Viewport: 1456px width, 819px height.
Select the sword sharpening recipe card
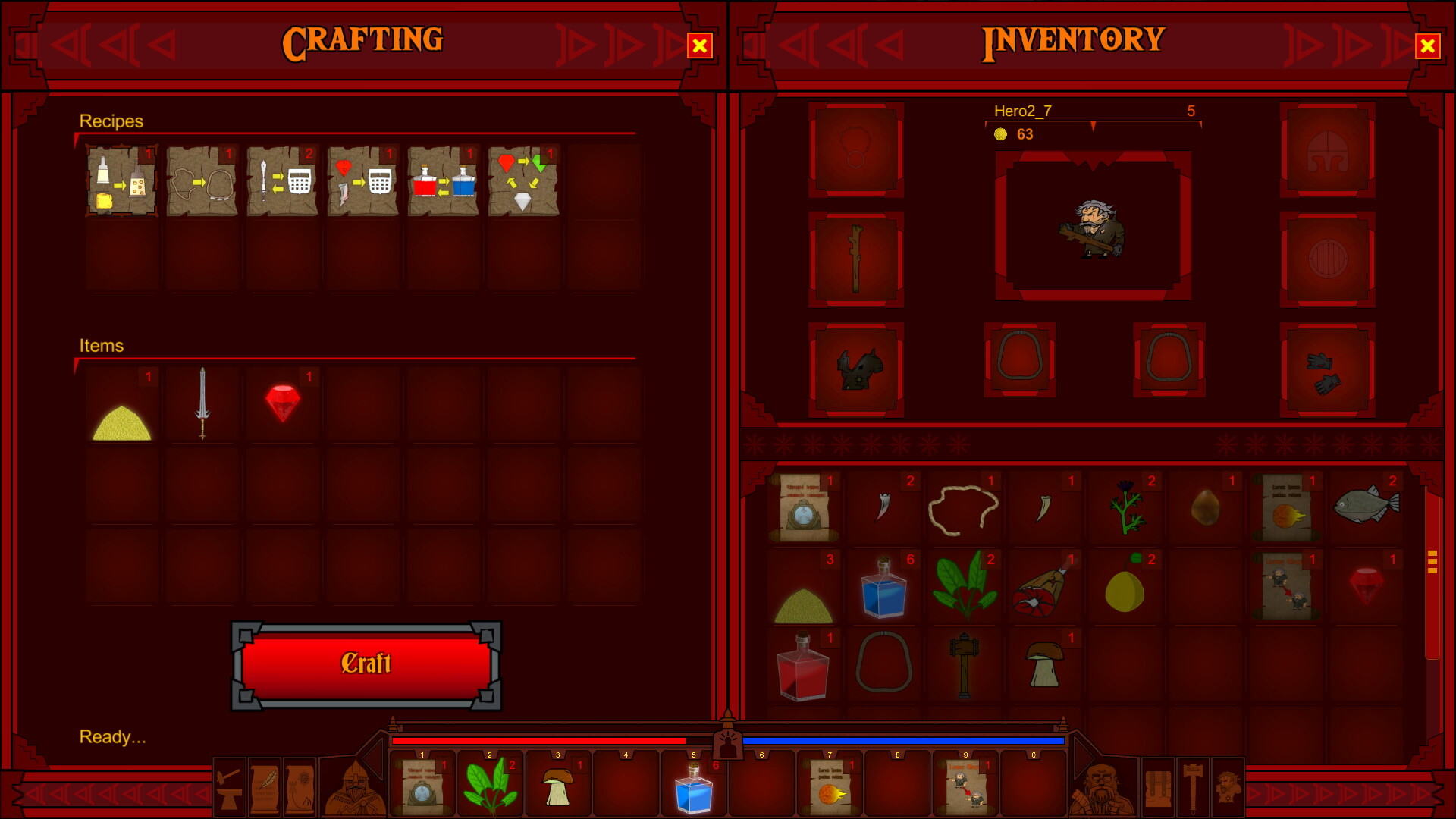pyautogui.click(x=282, y=182)
